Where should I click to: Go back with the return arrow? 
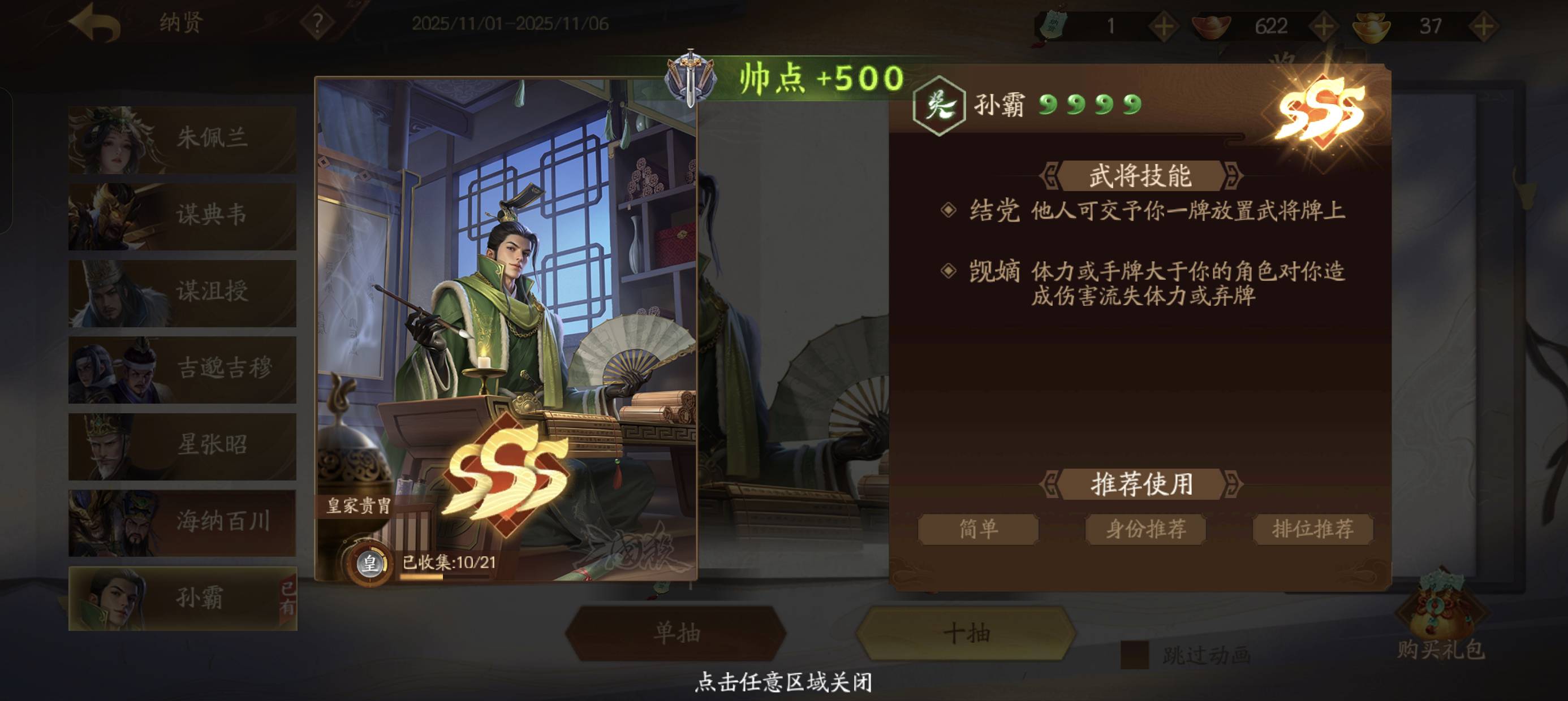point(95,23)
